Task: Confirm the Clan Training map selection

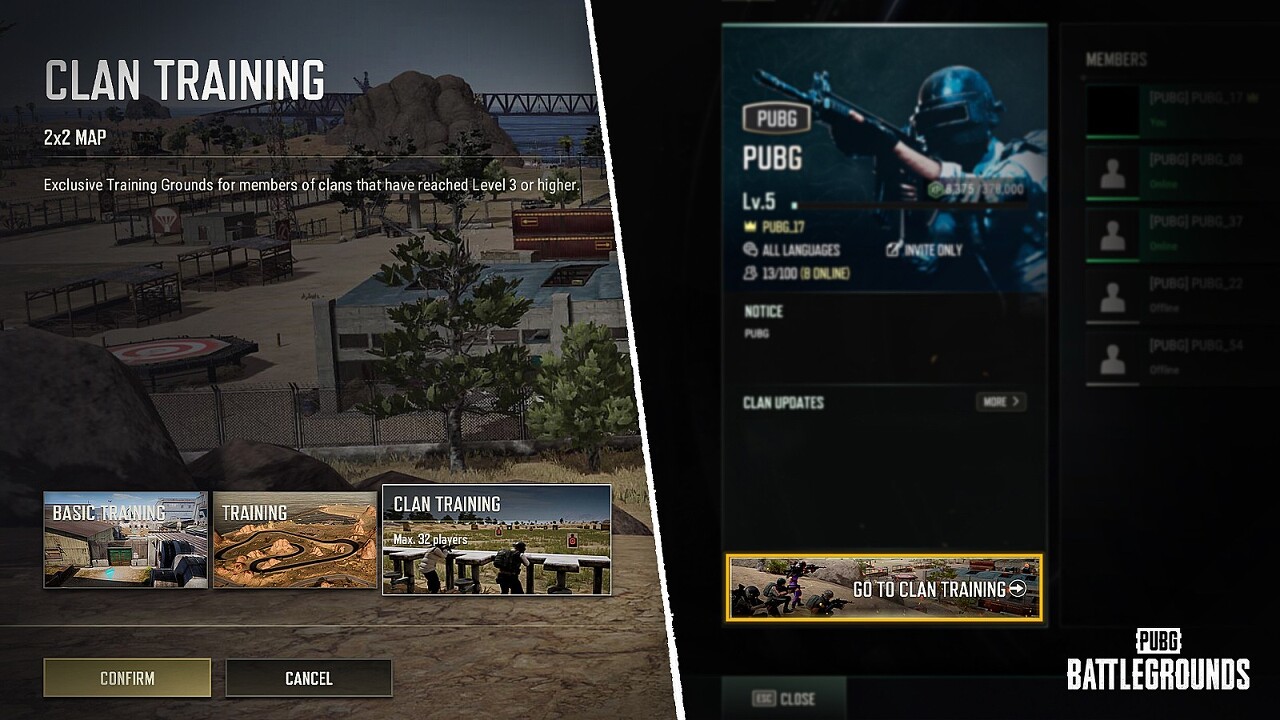Action: tap(127, 677)
